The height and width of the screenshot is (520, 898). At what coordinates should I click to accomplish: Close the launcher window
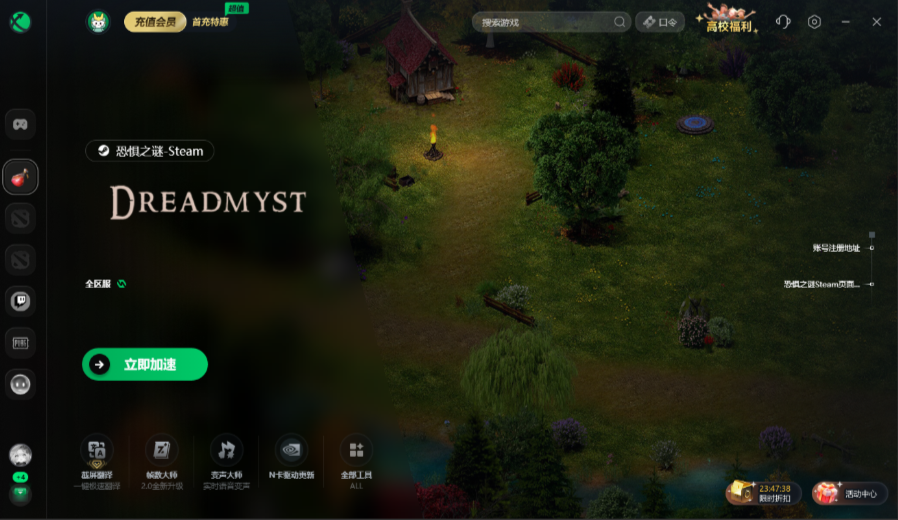[x=877, y=21]
